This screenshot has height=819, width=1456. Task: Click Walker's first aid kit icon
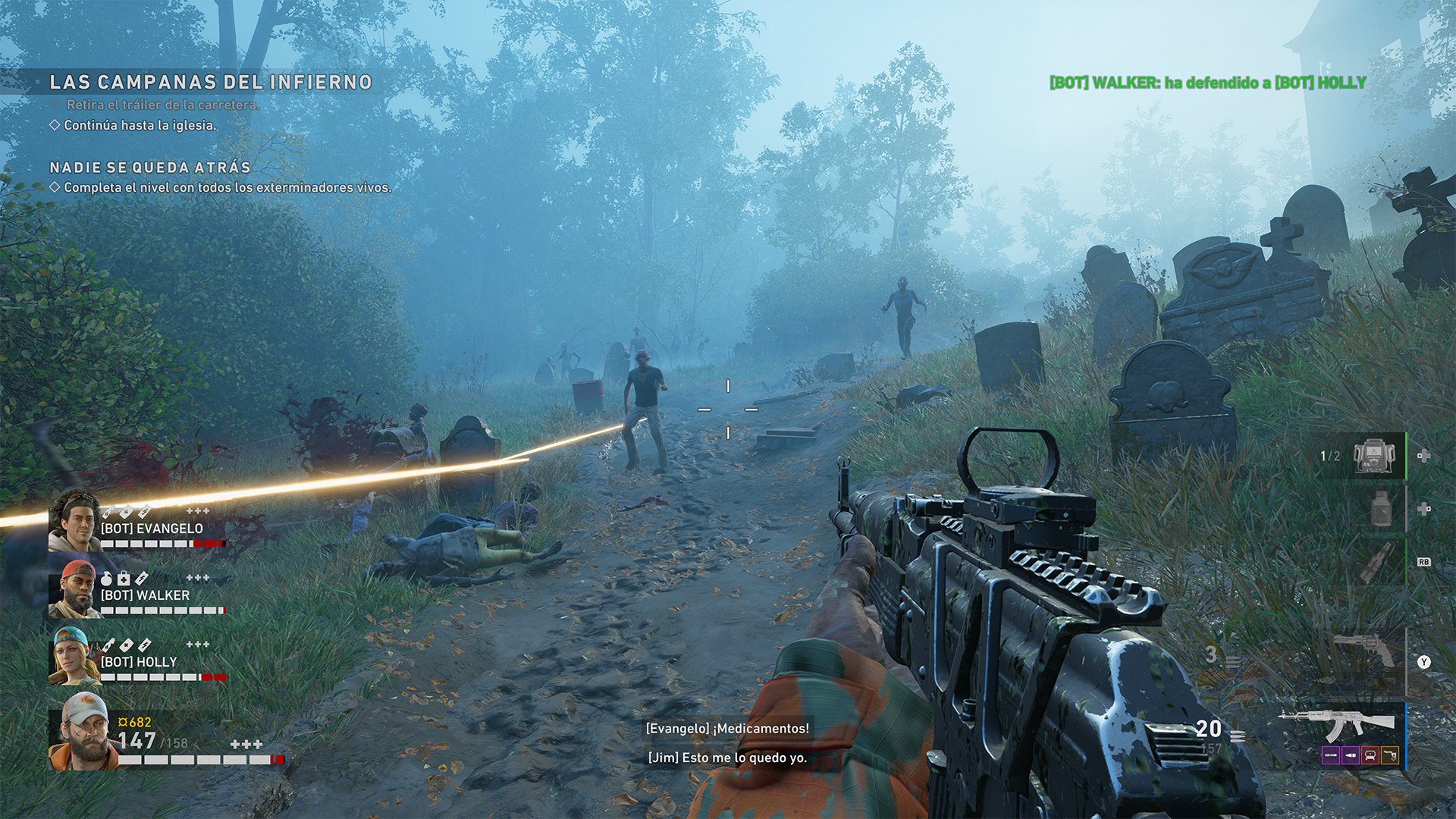click(124, 579)
